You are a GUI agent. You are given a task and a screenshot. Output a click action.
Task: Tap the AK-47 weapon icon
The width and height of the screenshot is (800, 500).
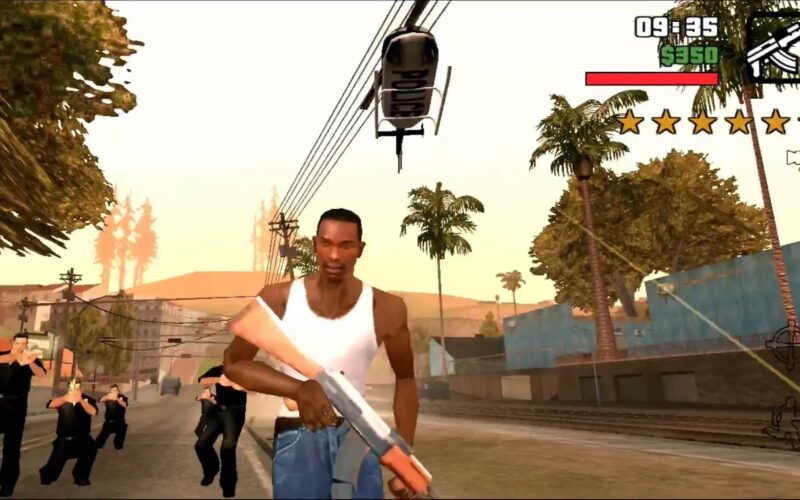click(775, 47)
